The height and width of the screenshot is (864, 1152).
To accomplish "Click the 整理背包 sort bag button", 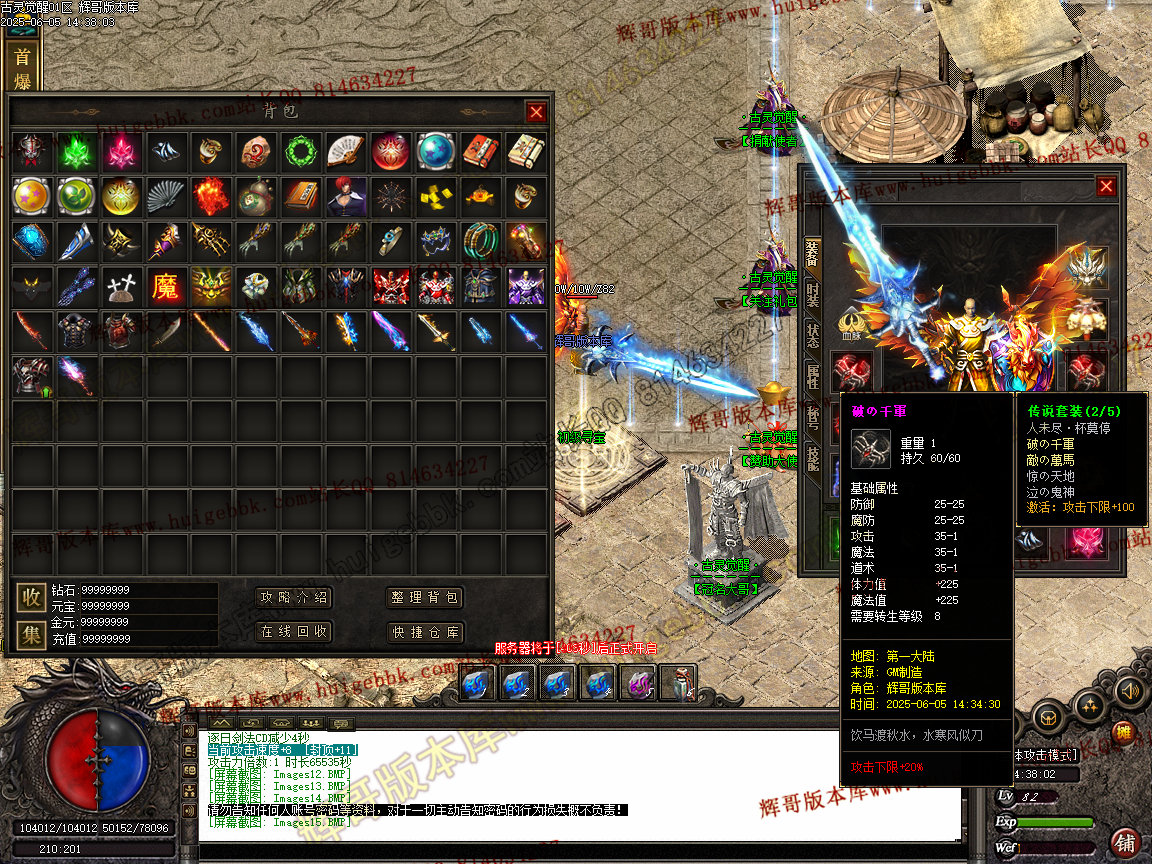I will click(425, 598).
